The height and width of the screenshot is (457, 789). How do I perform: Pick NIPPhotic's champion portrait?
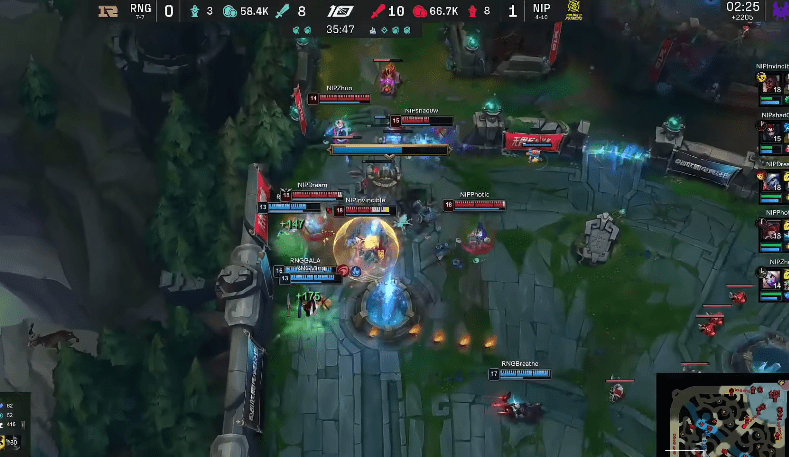773,232
